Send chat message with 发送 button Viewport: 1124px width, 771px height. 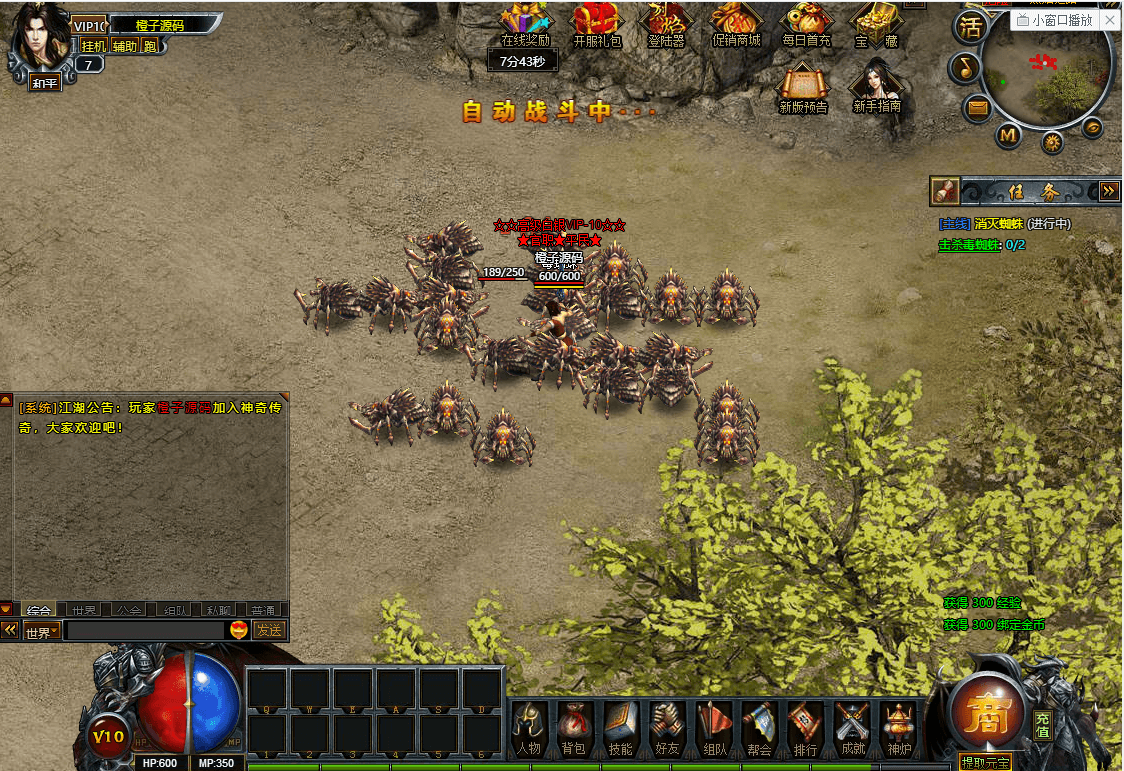[x=269, y=630]
